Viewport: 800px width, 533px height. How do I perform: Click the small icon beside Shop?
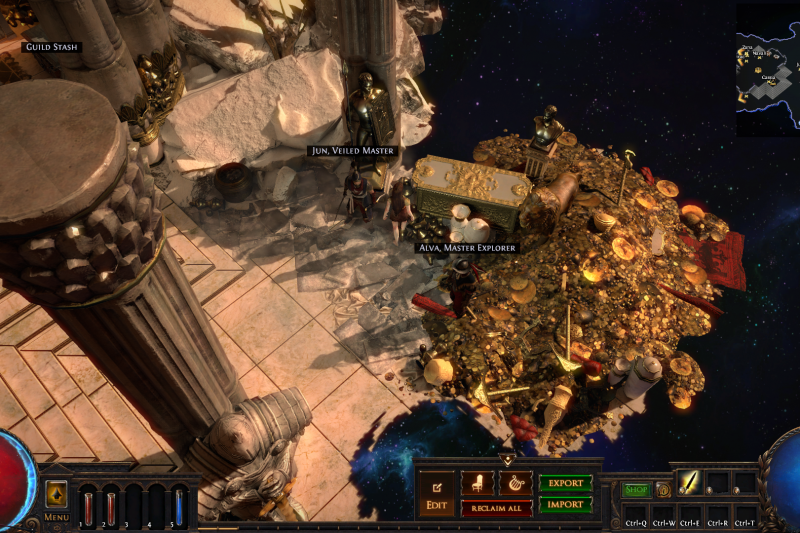[662, 490]
